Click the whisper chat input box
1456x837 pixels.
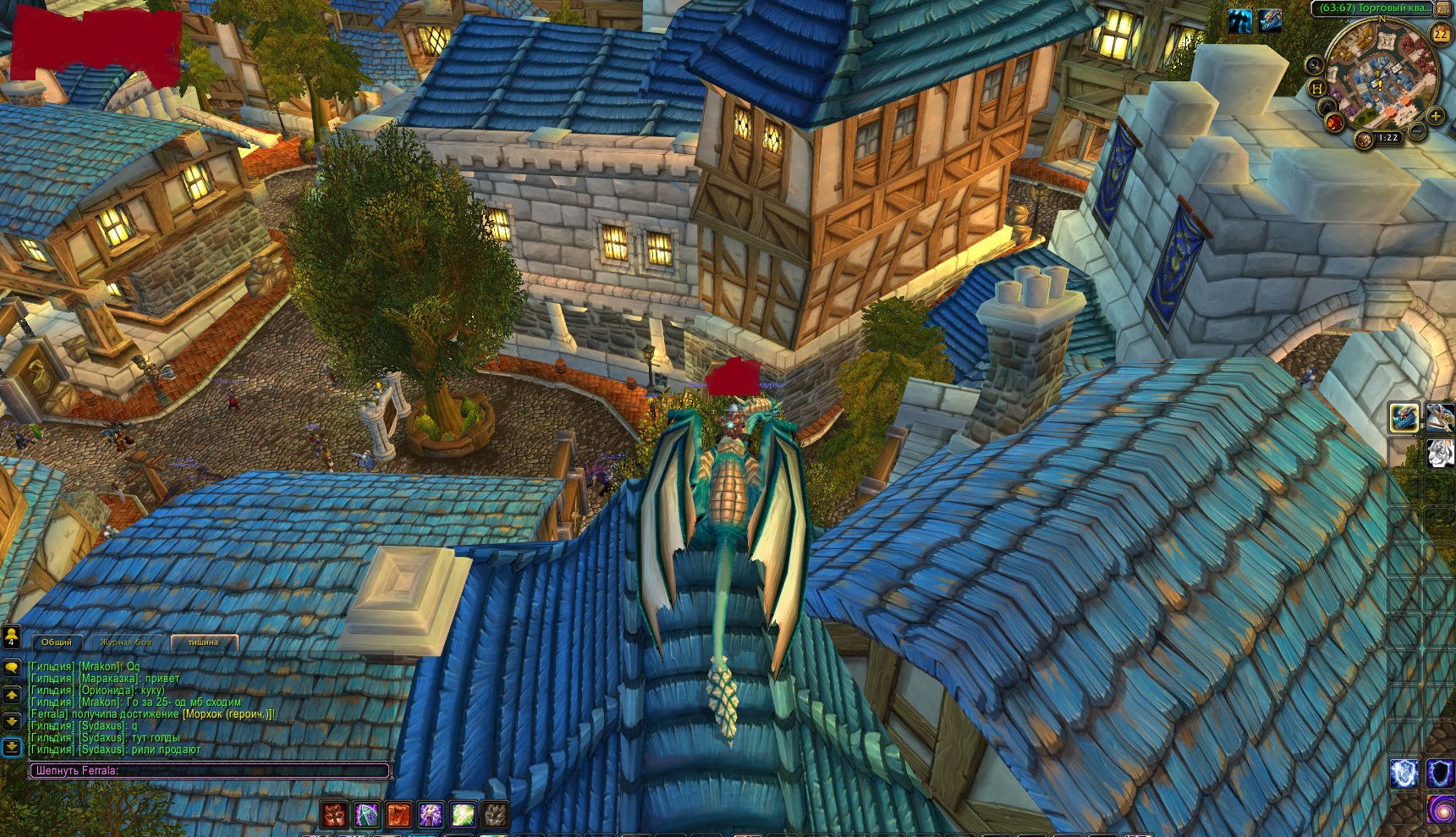tap(210, 771)
